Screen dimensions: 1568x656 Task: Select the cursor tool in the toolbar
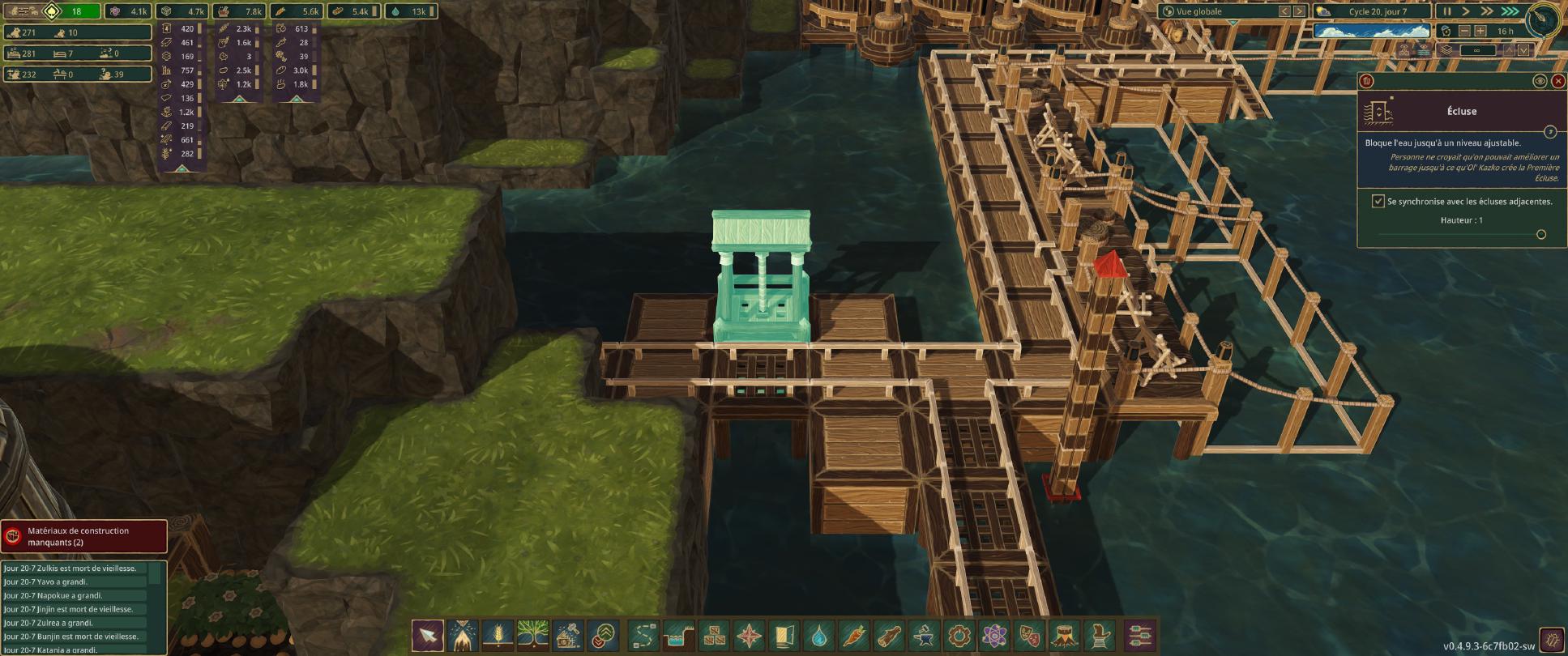(x=428, y=636)
